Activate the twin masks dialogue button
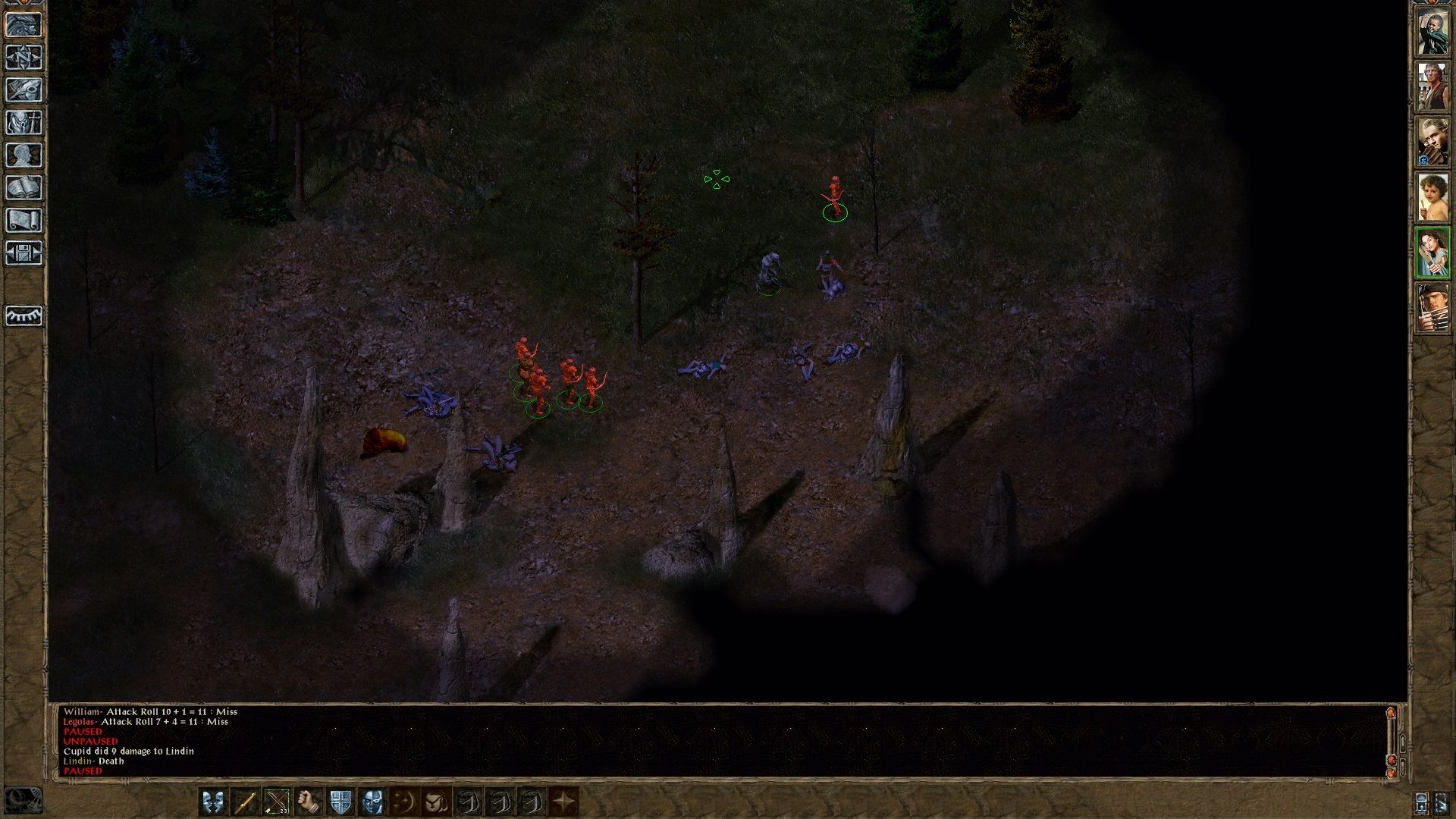The image size is (1456, 819). coord(213,802)
